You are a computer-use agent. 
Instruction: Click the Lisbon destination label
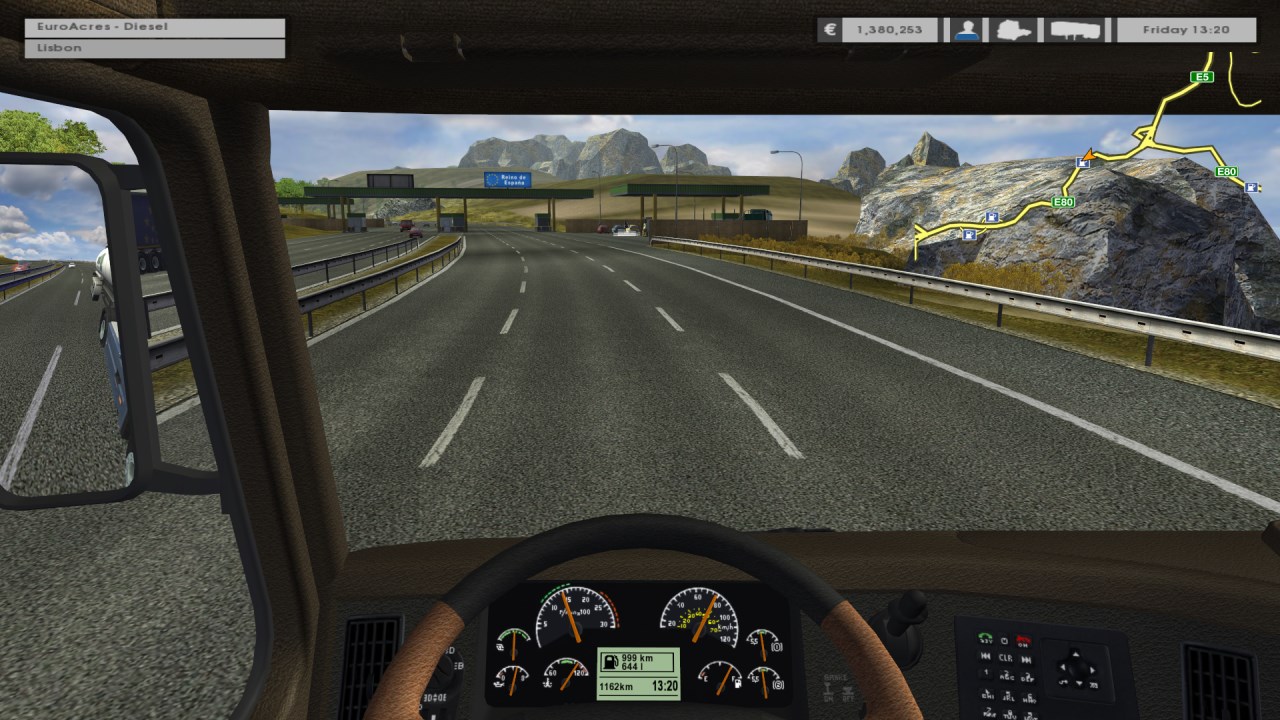(x=155, y=48)
